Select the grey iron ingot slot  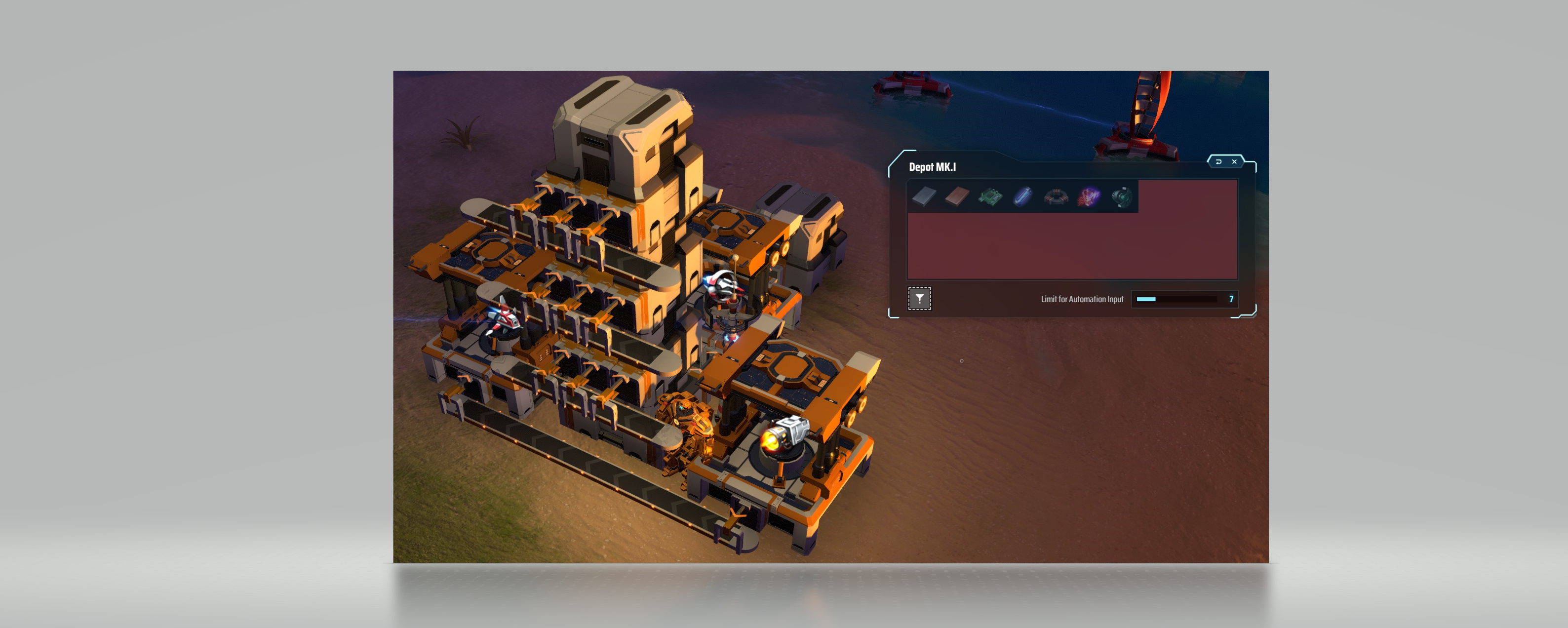click(924, 196)
